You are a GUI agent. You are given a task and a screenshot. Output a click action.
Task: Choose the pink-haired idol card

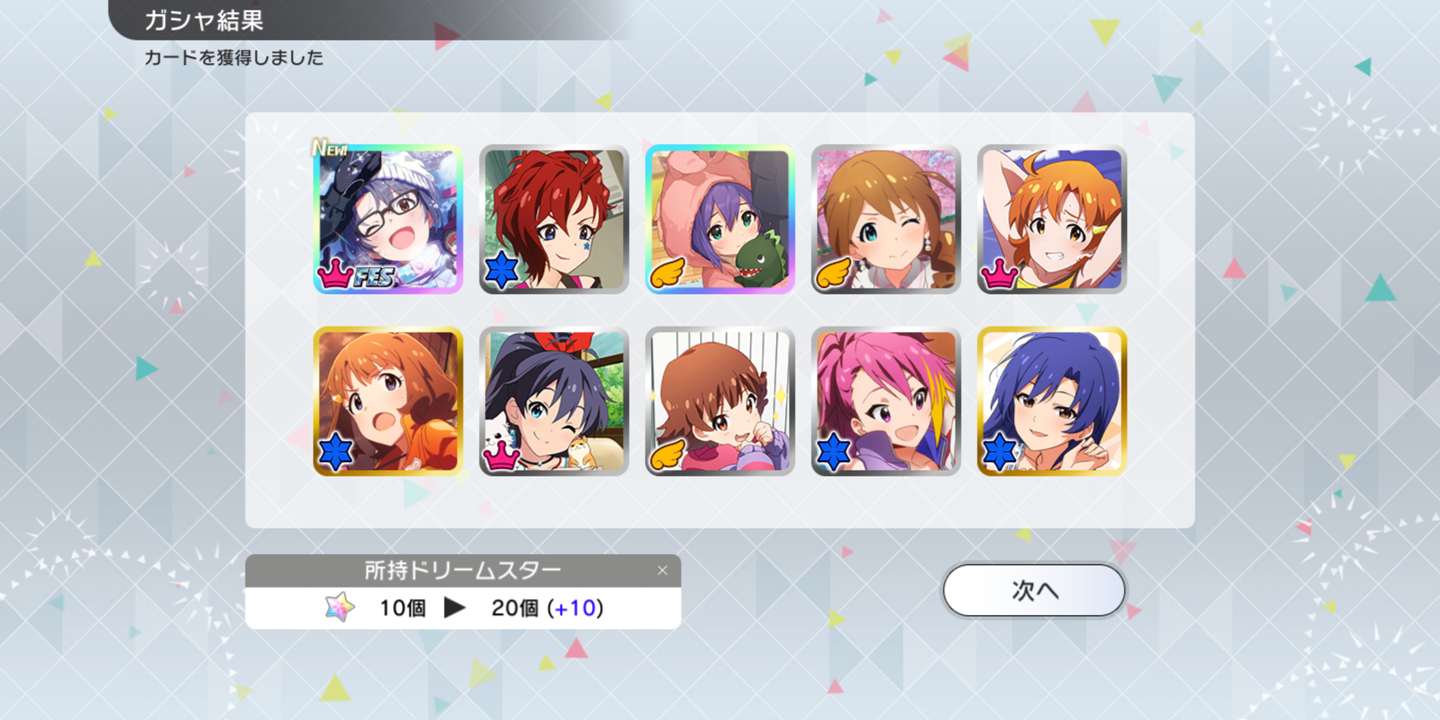tap(886, 401)
